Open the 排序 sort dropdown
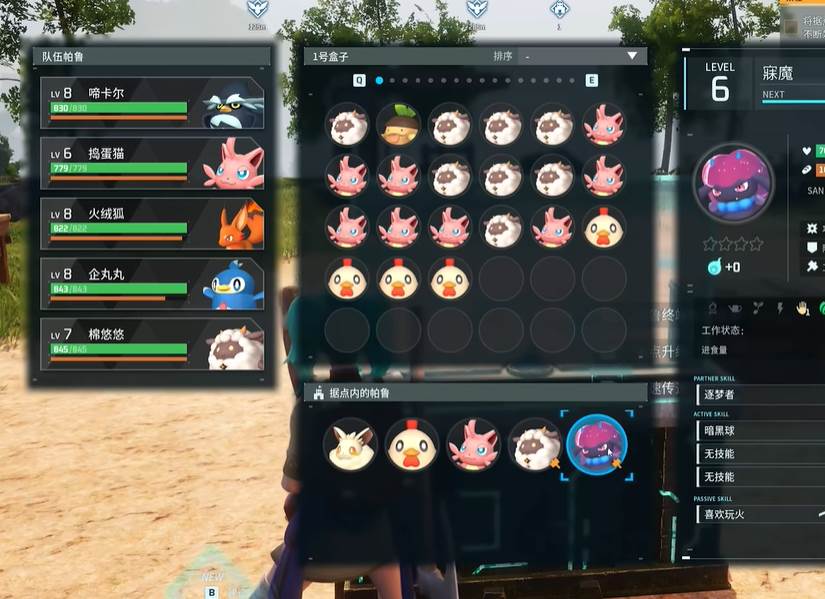Viewport: 825px width, 599px height. tap(578, 56)
